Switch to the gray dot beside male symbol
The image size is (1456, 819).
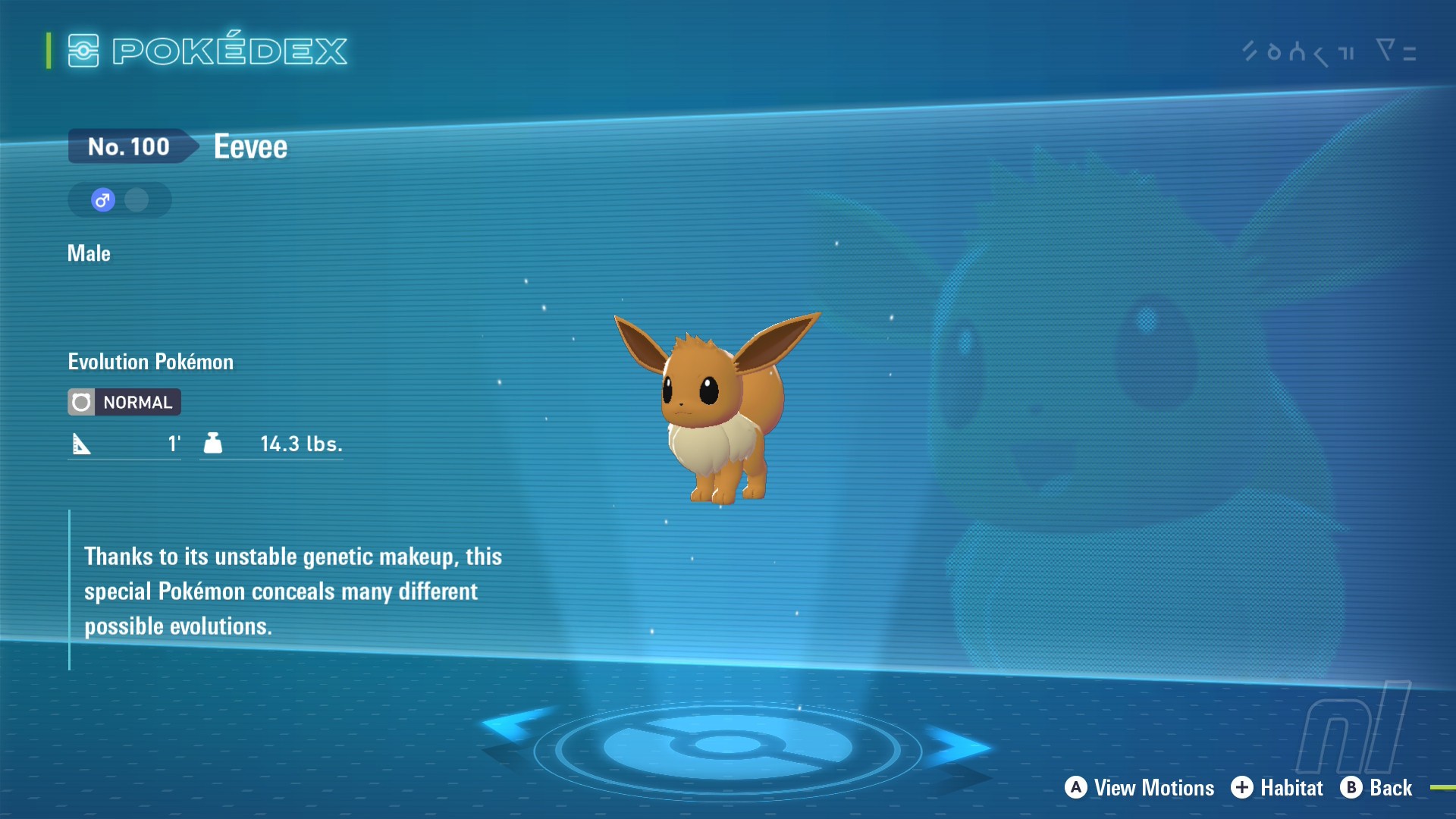pyautogui.click(x=137, y=200)
